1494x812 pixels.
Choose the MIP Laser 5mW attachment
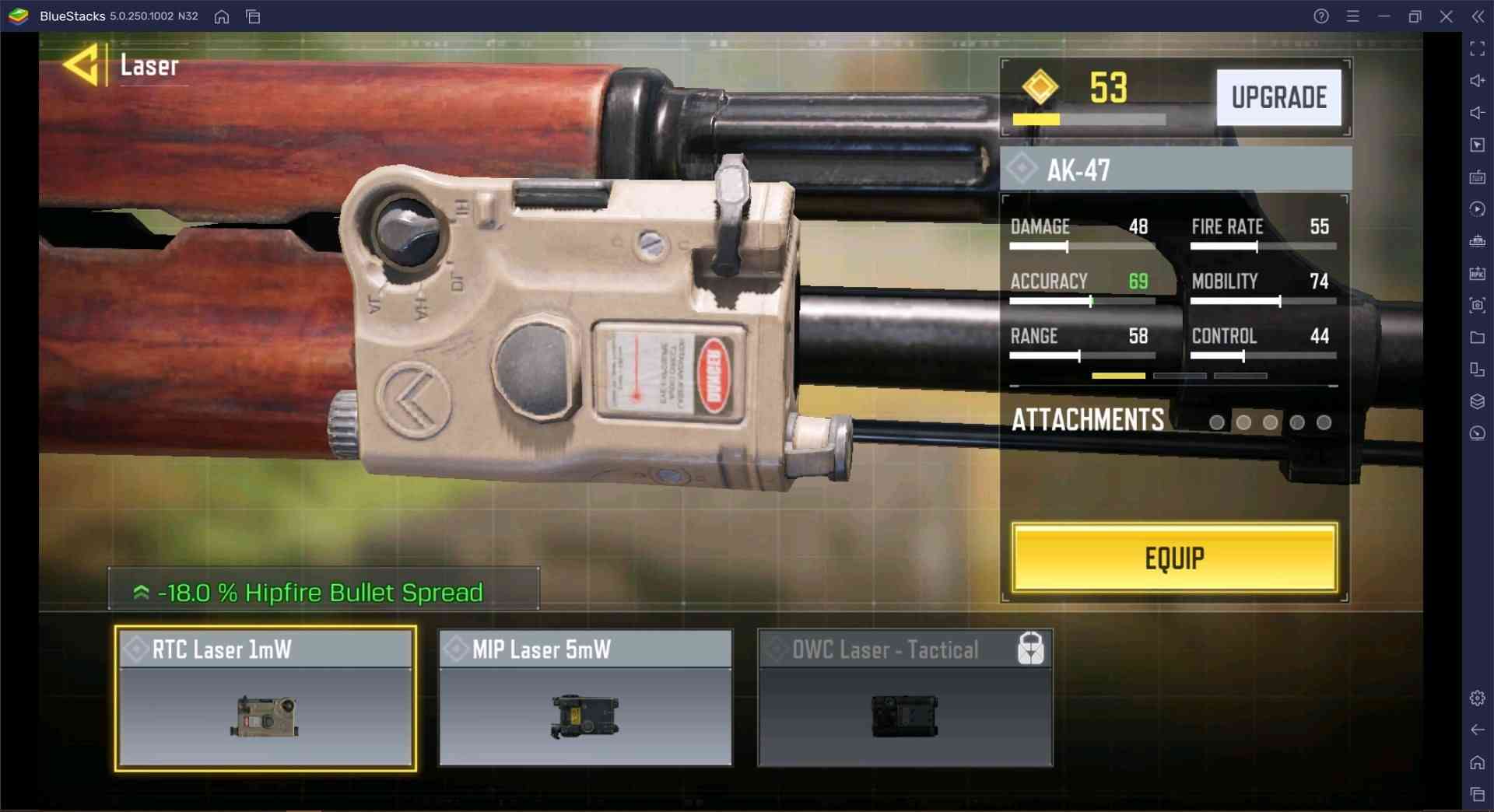click(585, 698)
